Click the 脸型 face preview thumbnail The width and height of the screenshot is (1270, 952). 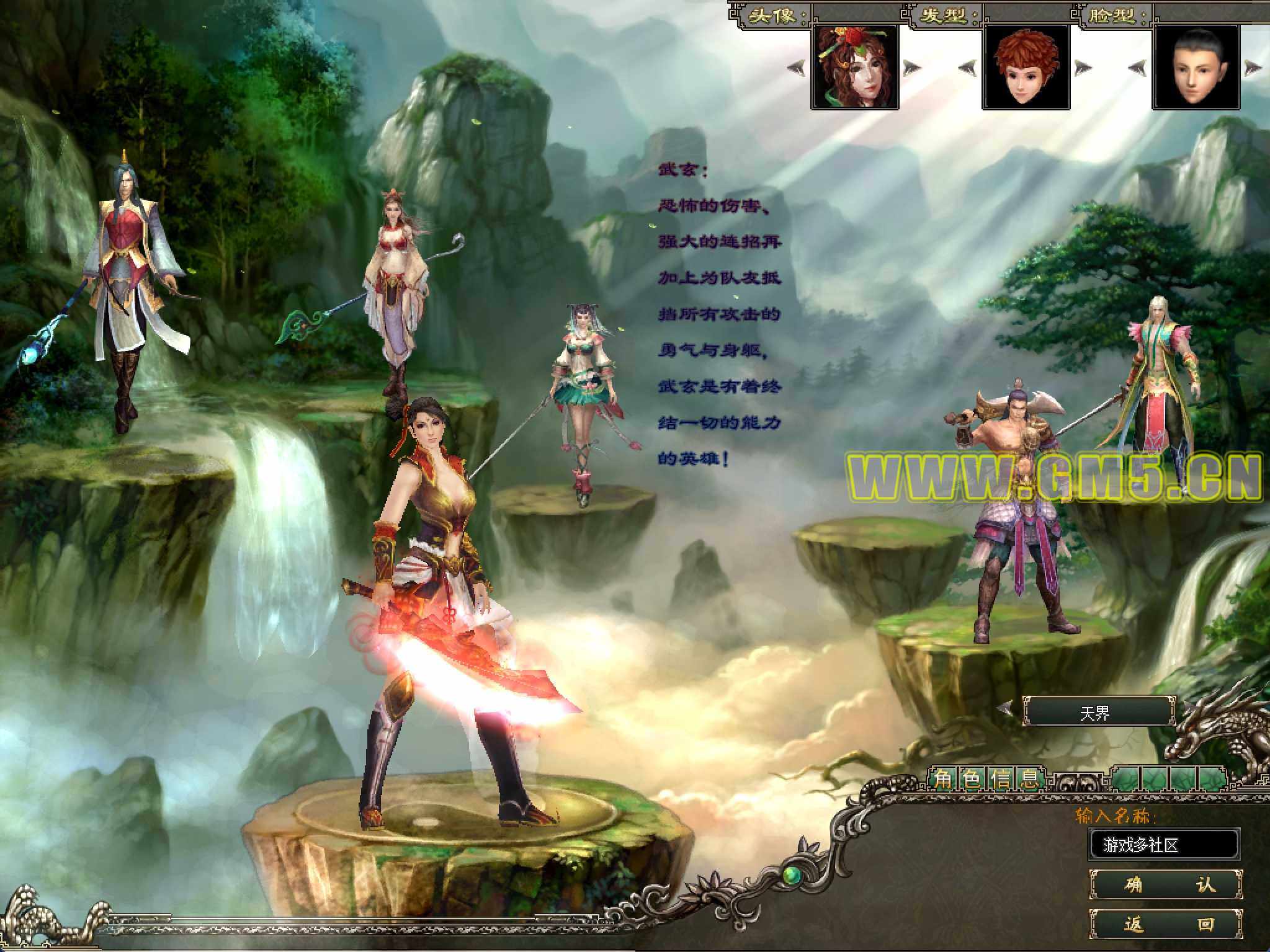coord(1196,67)
